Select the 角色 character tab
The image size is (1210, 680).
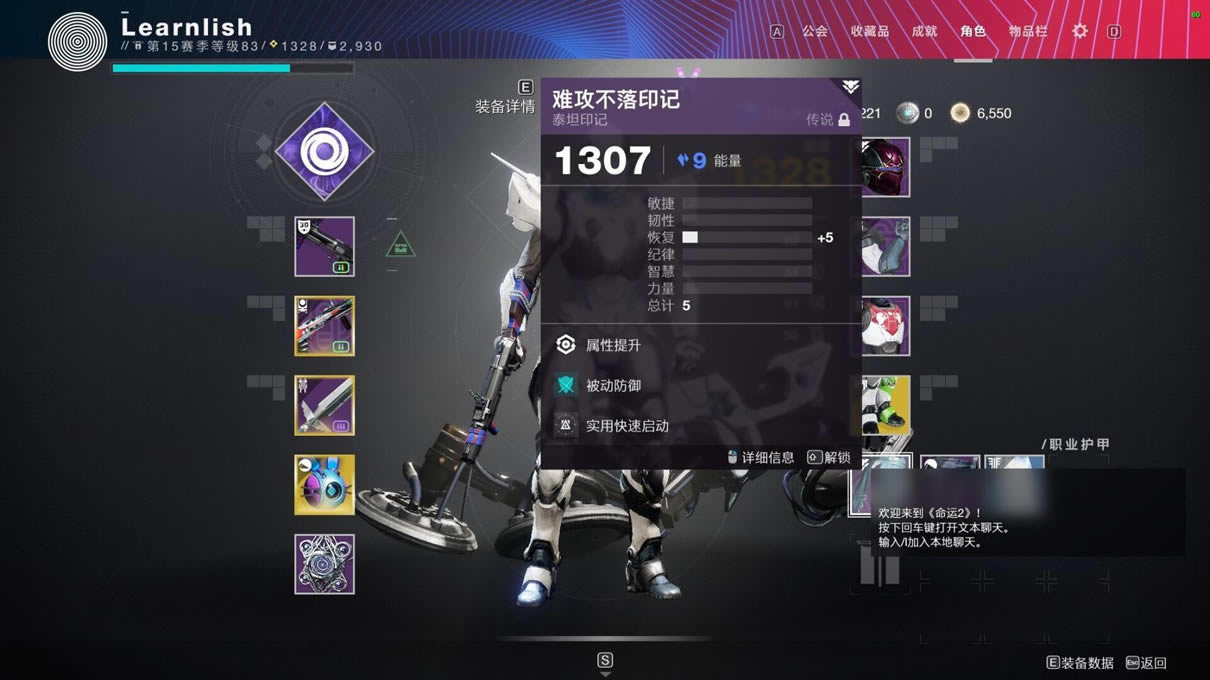973,31
